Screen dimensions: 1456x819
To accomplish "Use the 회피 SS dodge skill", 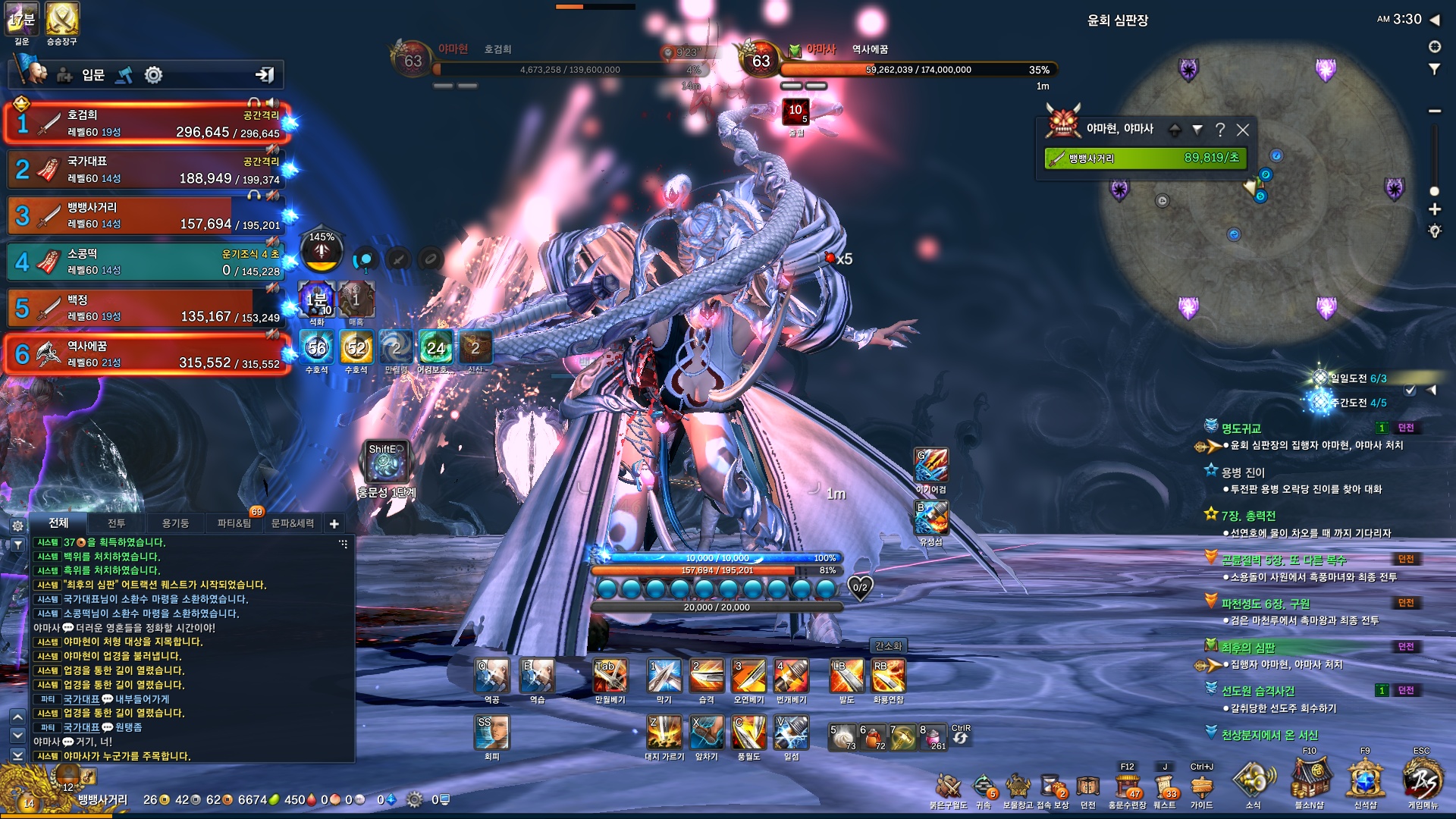I will click(491, 733).
